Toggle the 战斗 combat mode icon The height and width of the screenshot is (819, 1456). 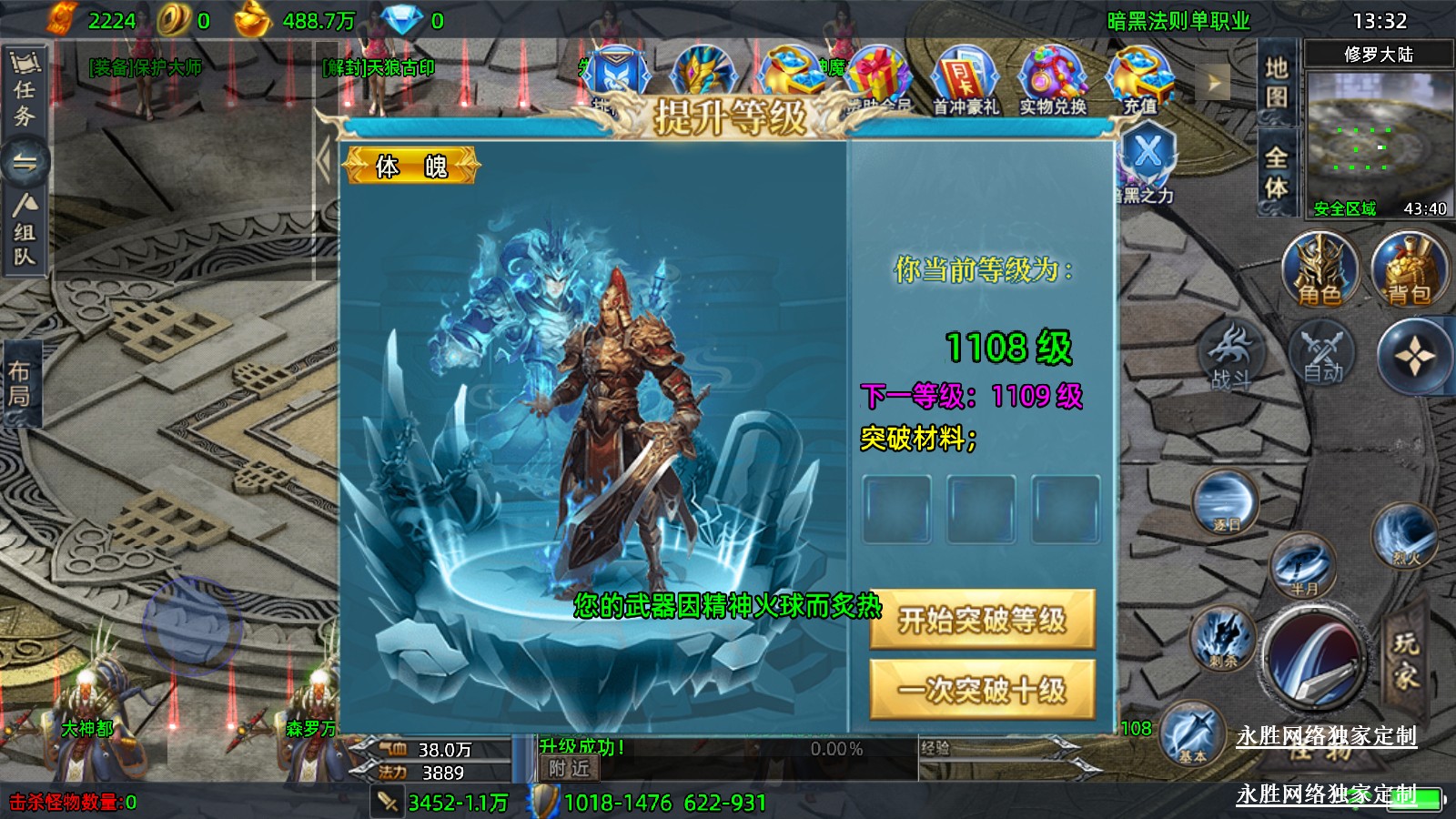pyautogui.click(x=1231, y=356)
